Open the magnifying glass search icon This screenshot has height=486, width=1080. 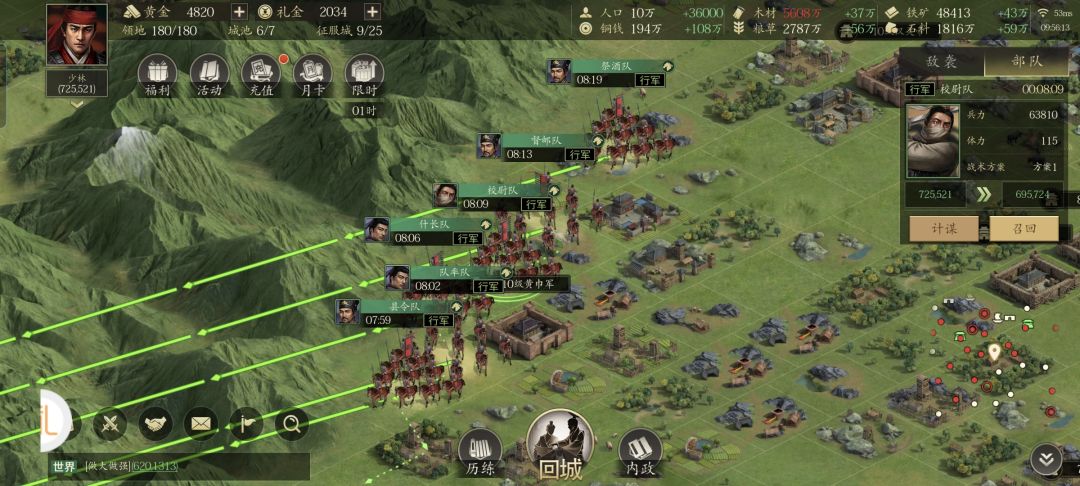click(x=292, y=424)
